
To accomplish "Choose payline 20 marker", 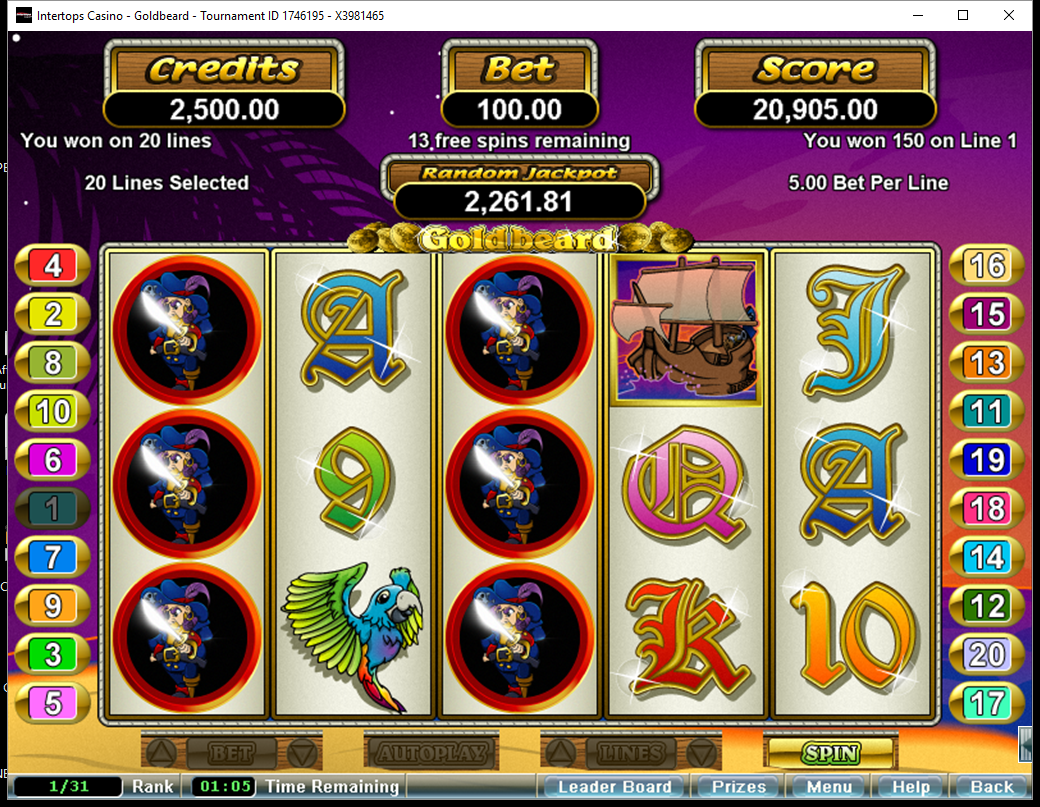I will pyautogui.click(x=987, y=655).
